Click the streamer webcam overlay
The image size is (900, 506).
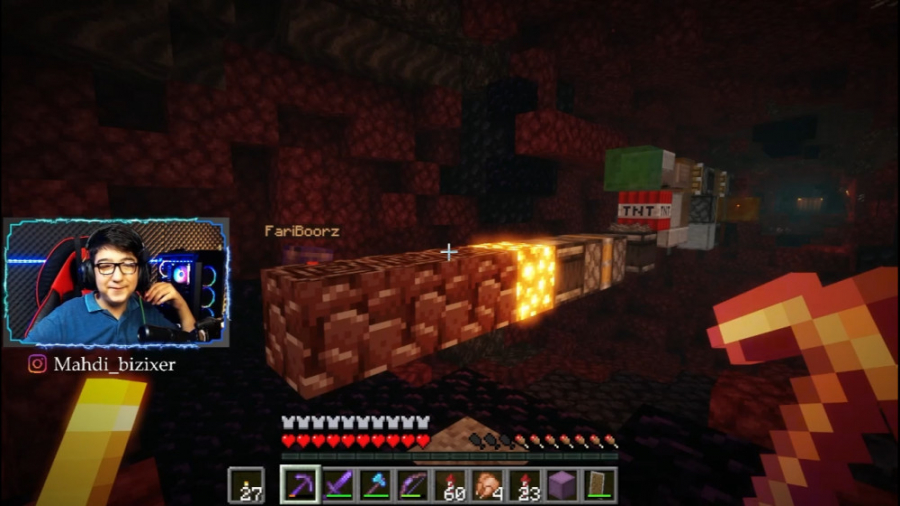117,282
